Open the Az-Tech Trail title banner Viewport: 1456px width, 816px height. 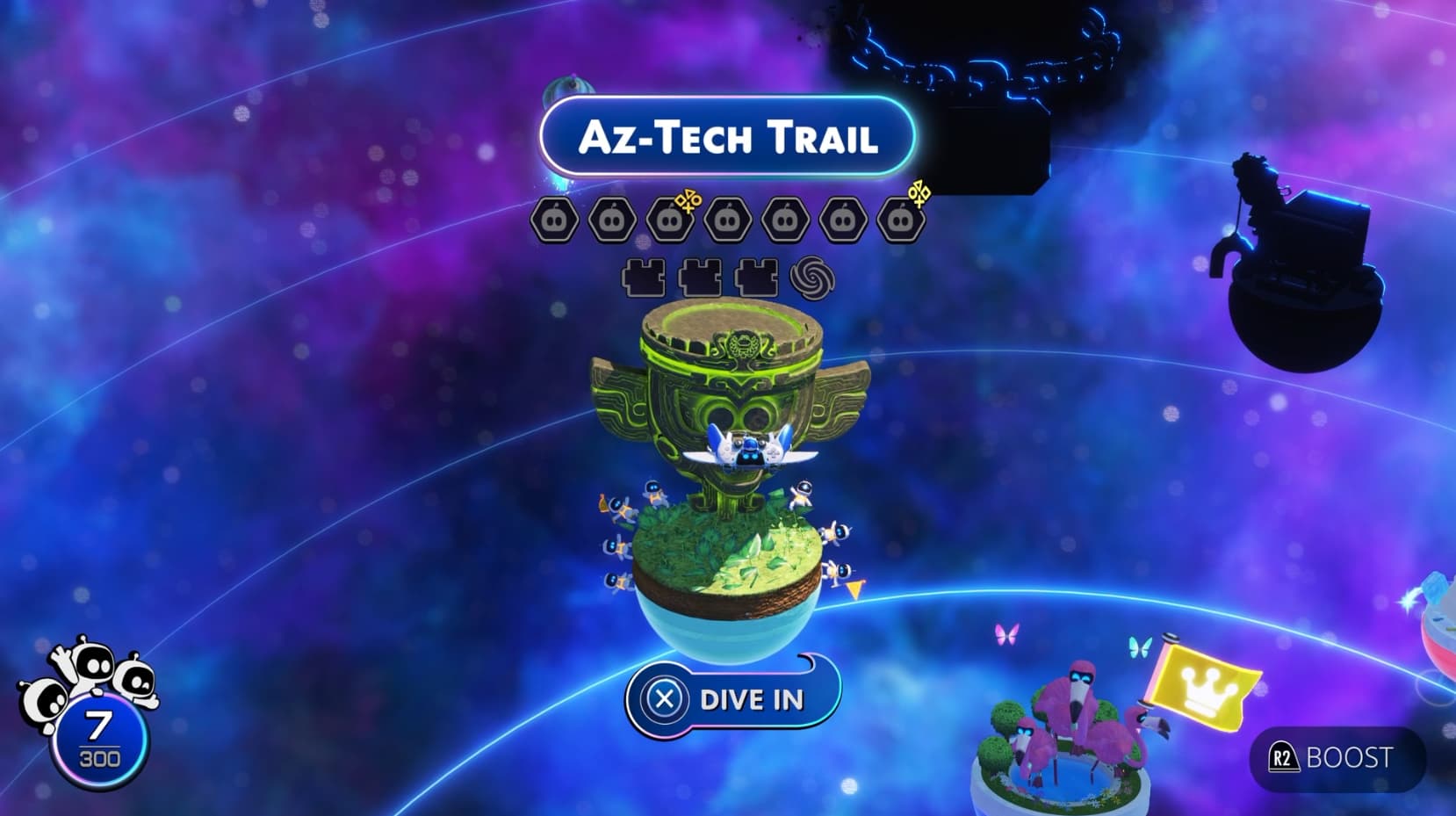[x=727, y=136]
